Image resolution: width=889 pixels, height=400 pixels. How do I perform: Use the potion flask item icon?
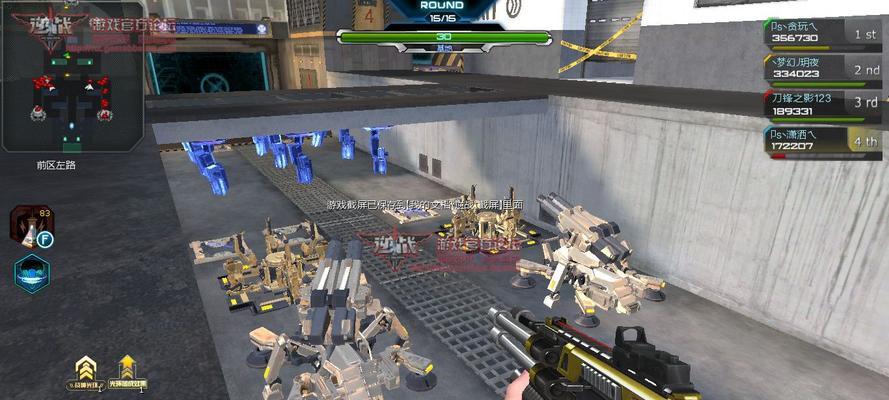tap(28, 226)
